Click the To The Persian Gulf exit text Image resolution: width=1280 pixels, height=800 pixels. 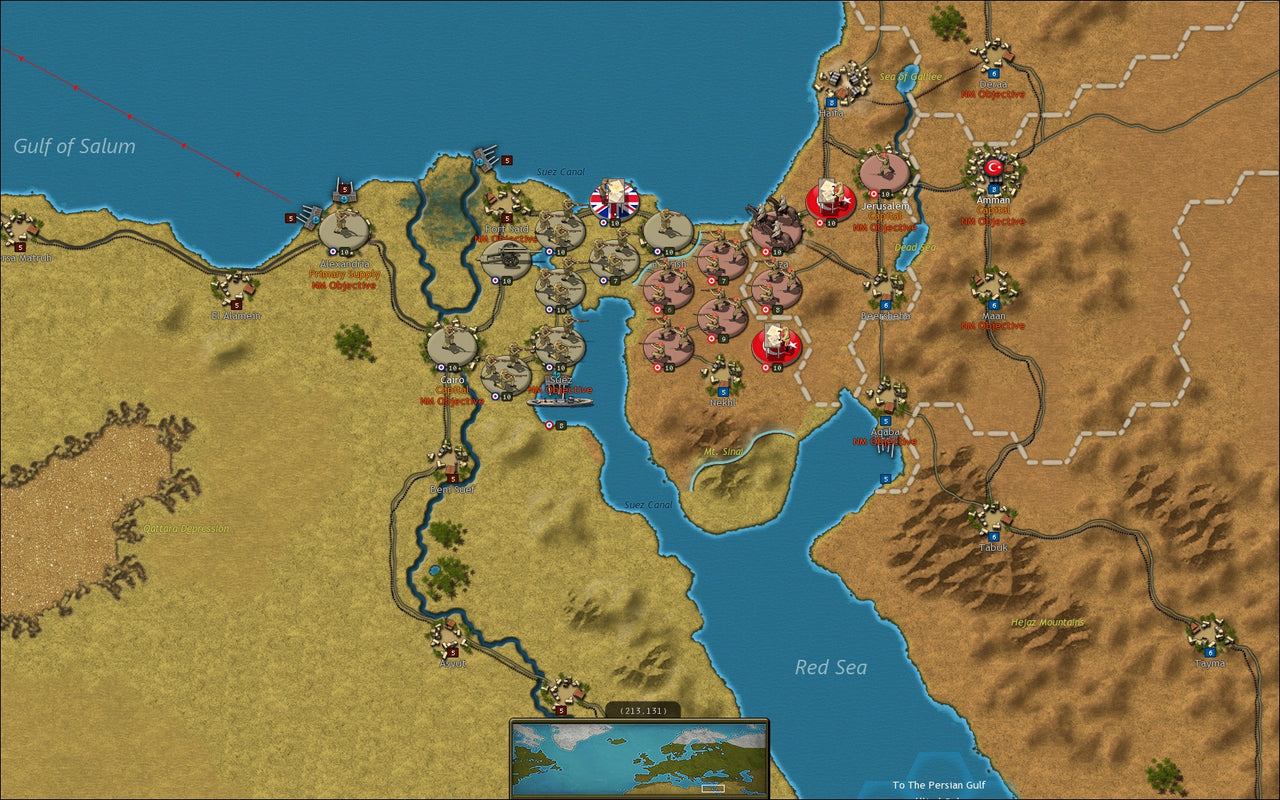click(x=938, y=785)
